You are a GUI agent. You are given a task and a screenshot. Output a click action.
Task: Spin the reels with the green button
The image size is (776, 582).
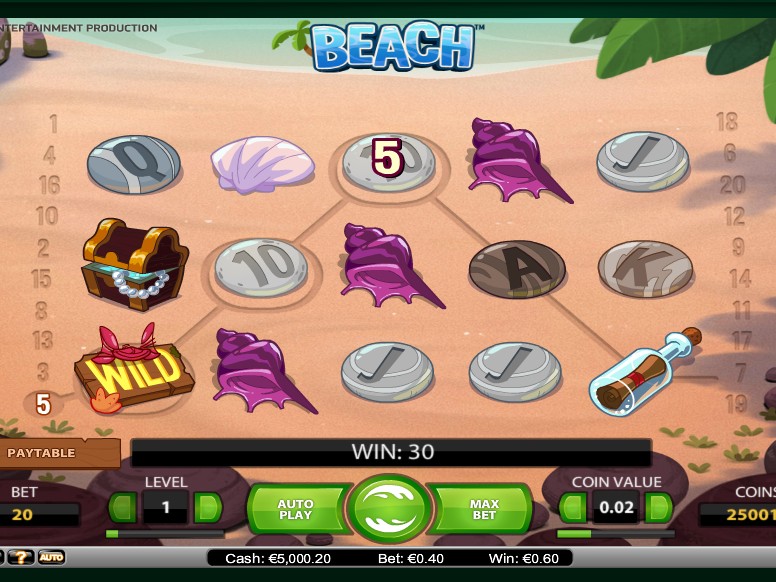[389, 507]
